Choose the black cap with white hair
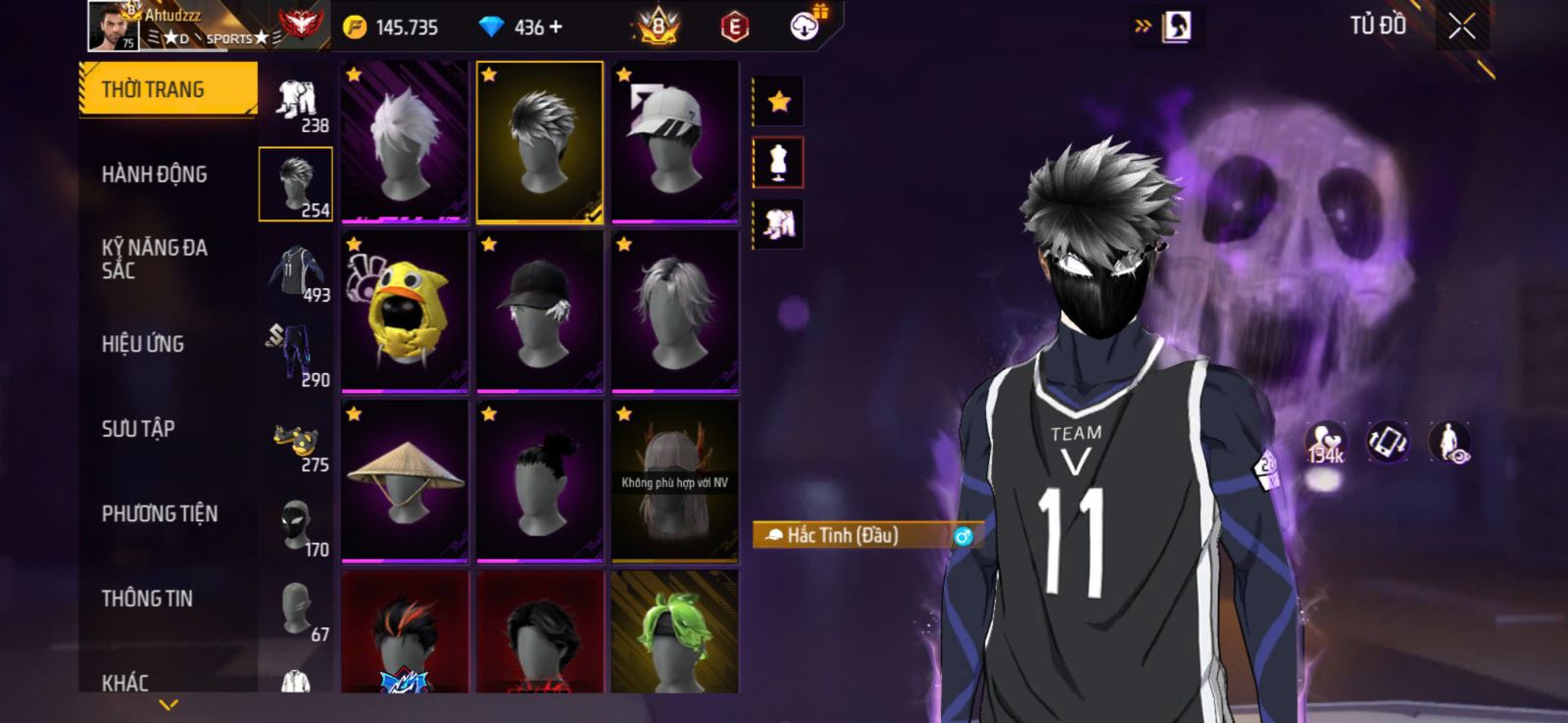Screen dimensions: 1568x723 coord(539,312)
